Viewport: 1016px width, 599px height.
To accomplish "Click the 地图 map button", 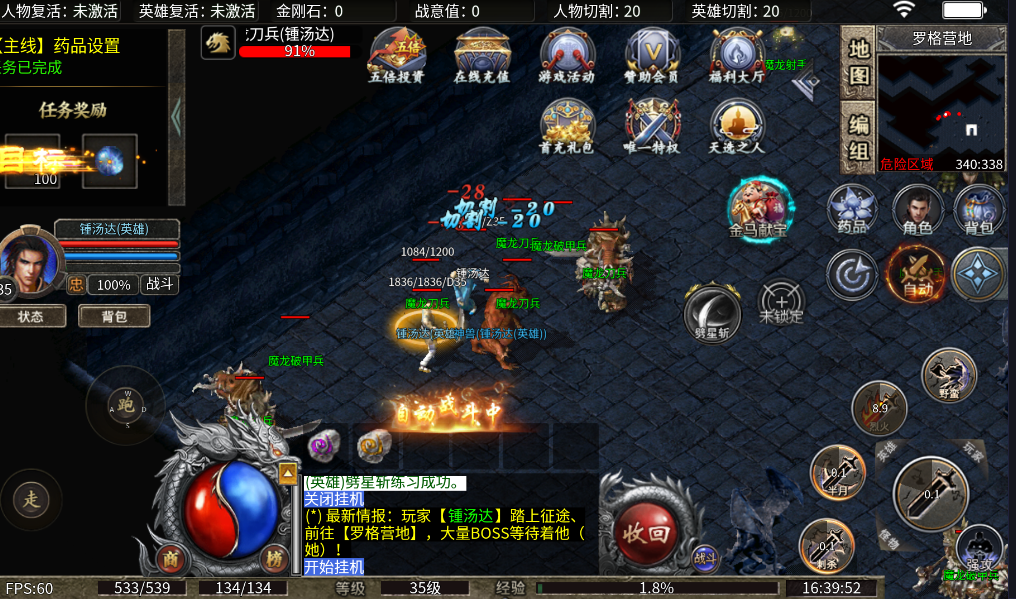I will pos(858,61).
